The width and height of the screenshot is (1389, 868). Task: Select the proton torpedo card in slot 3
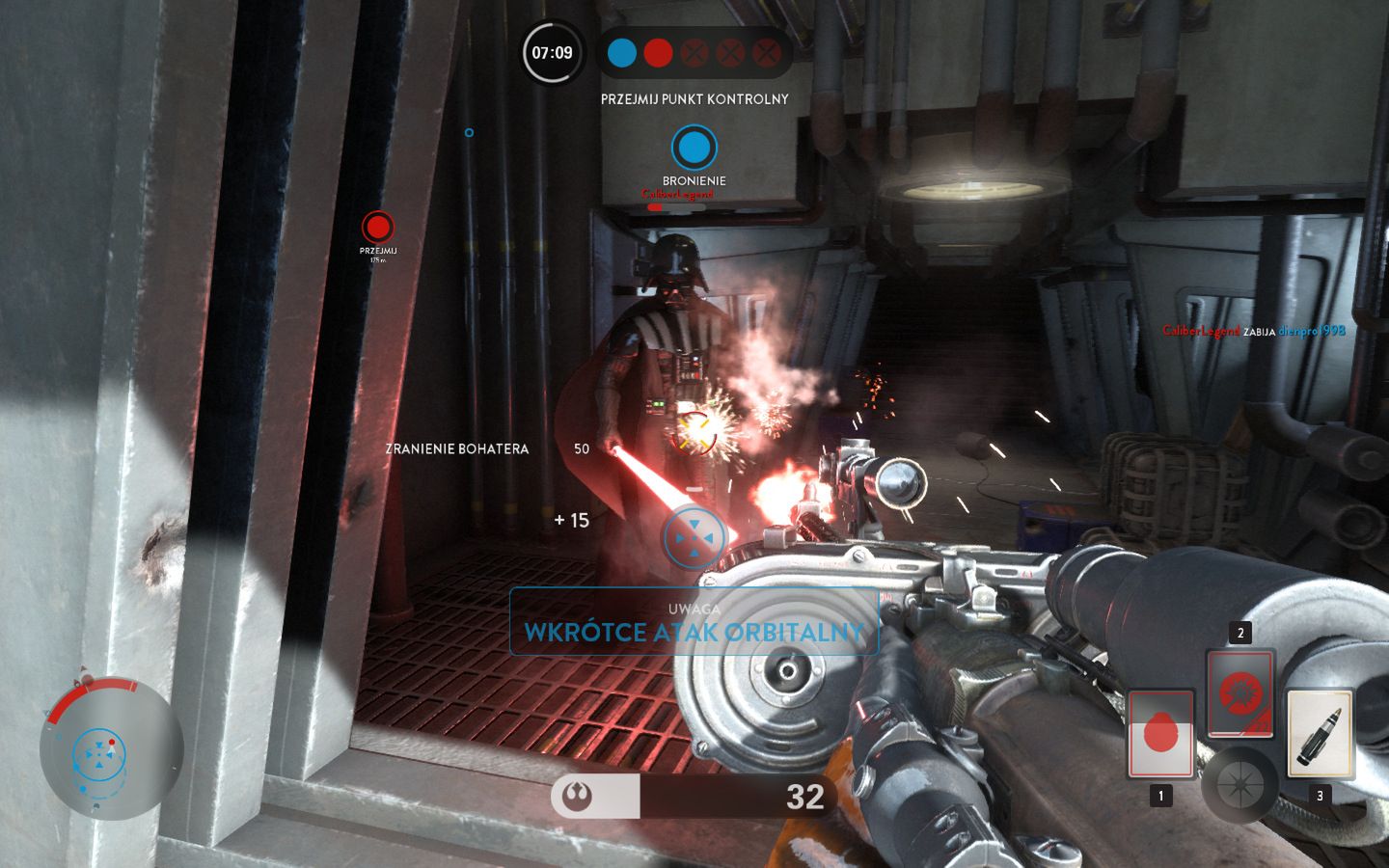1321,733
